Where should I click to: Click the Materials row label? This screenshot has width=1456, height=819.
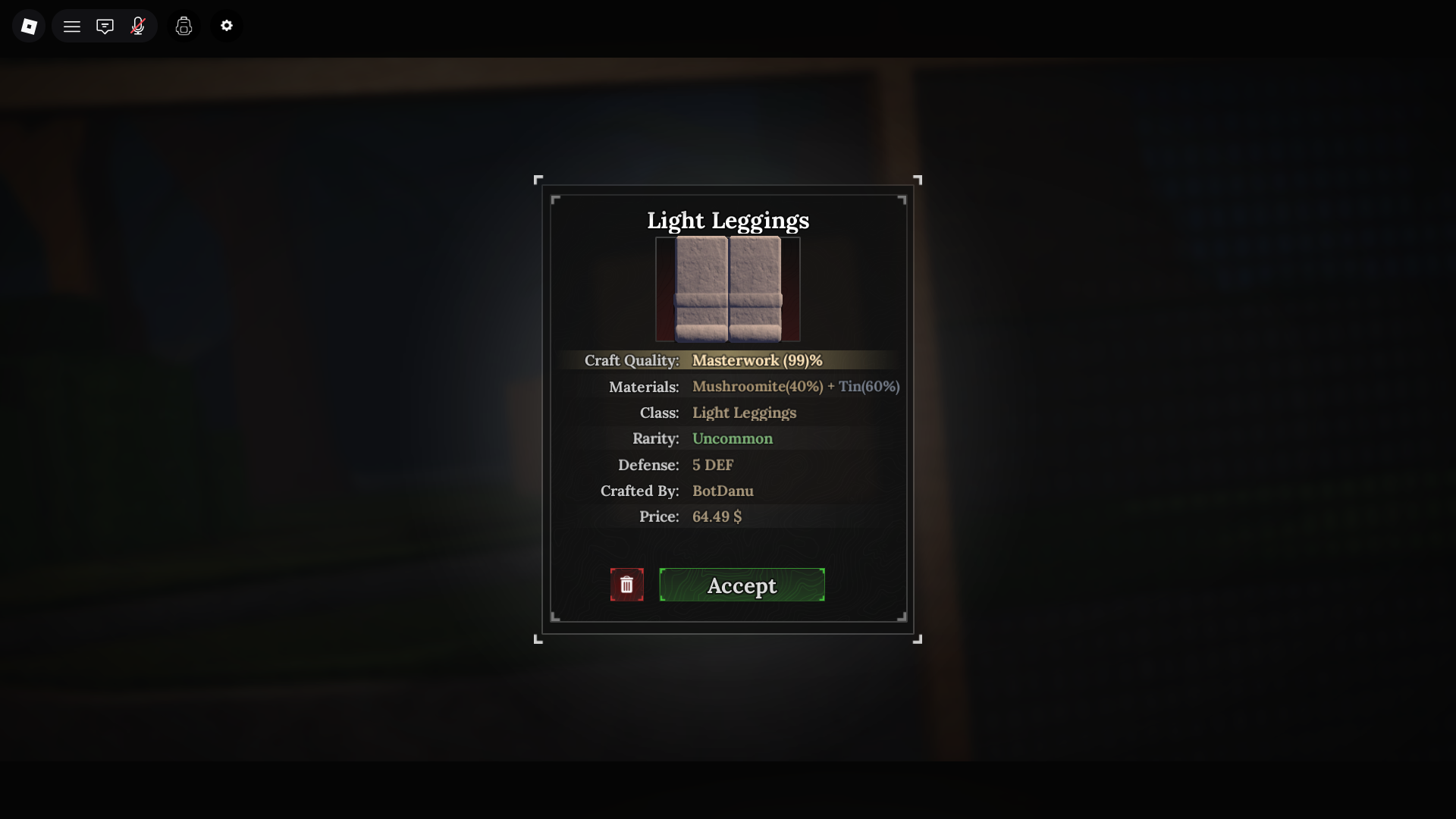pyautogui.click(x=644, y=387)
